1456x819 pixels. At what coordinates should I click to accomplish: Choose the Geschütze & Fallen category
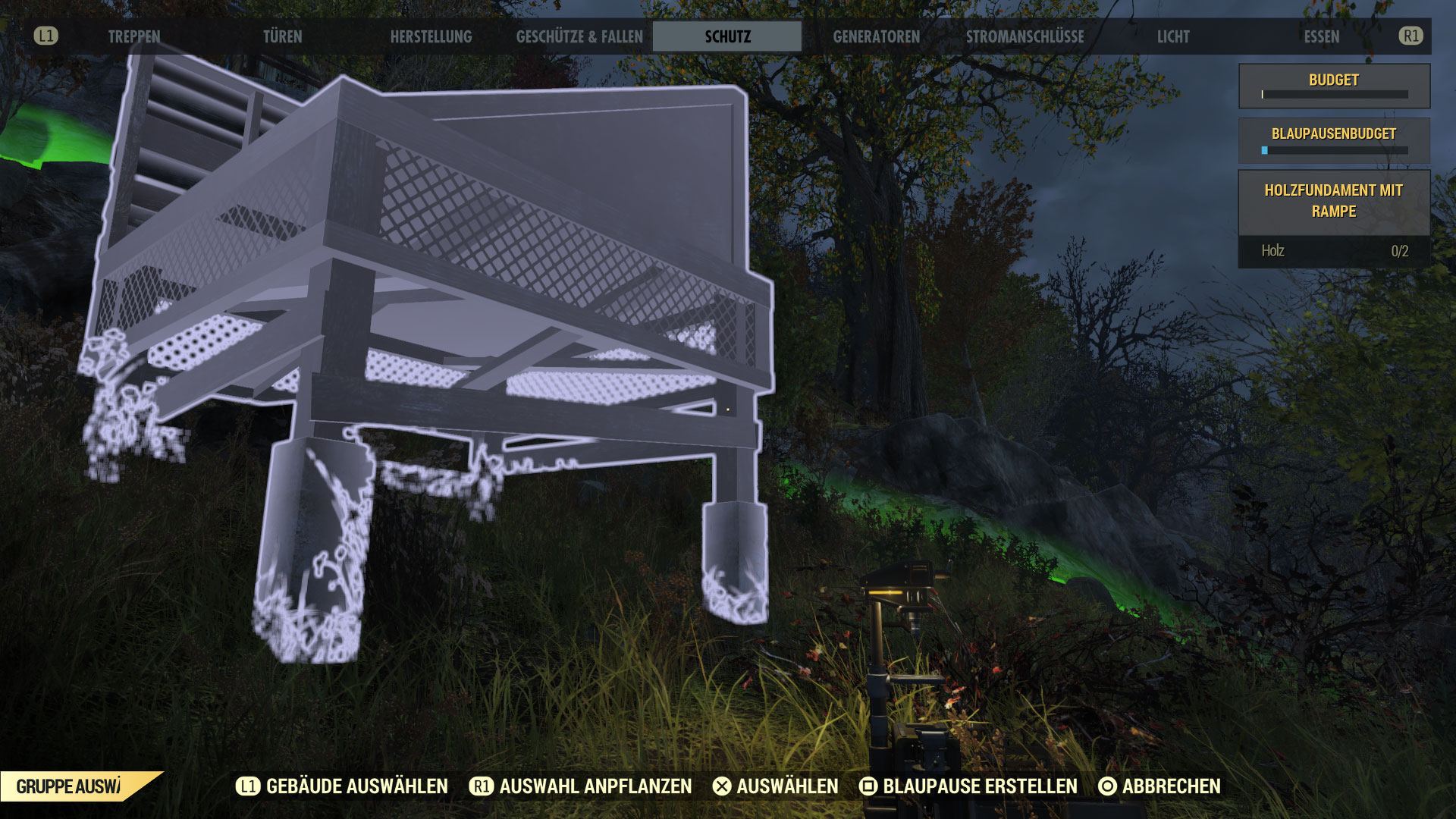coord(579,36)
